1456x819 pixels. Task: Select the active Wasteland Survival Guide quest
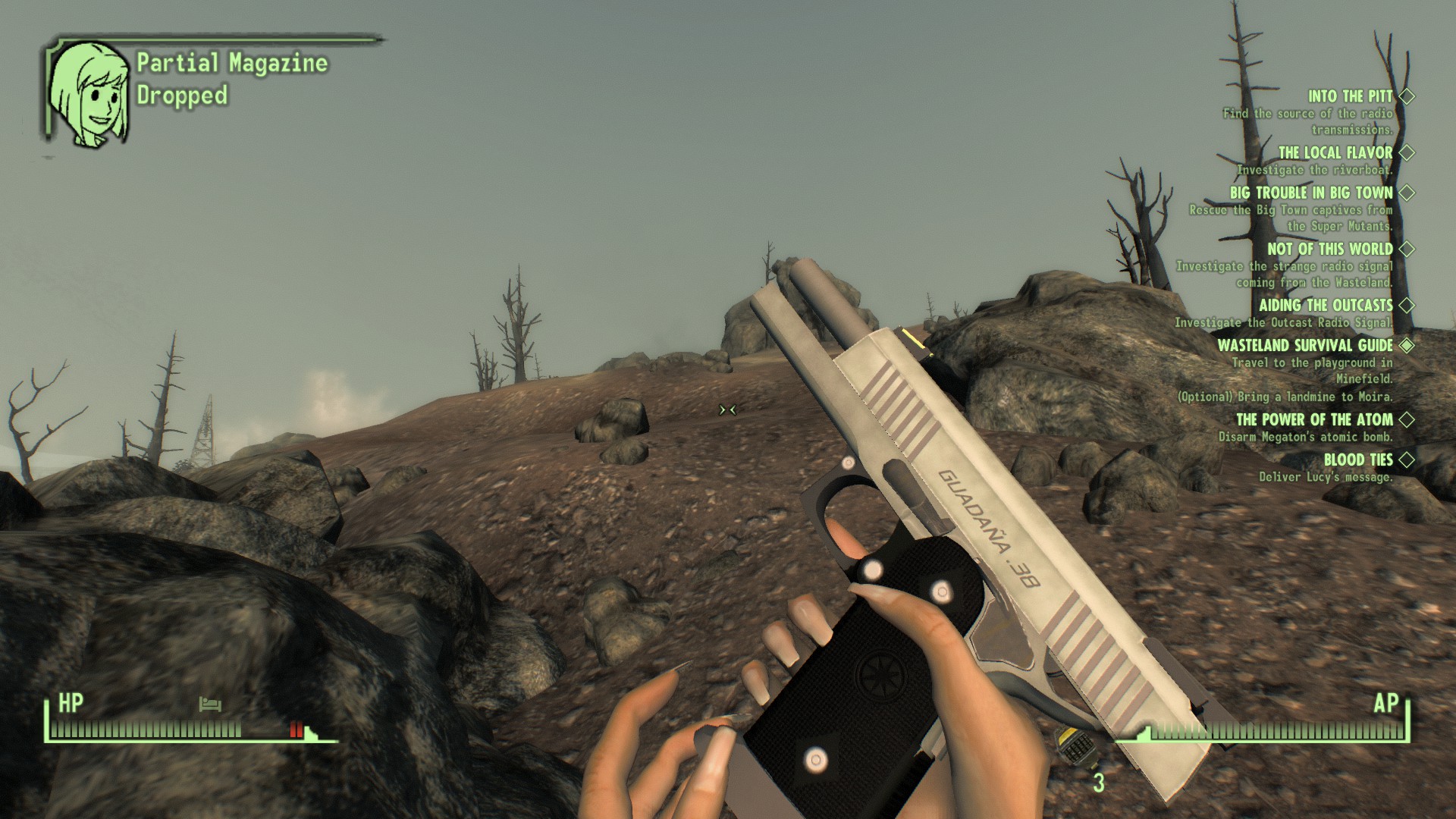1304,346
